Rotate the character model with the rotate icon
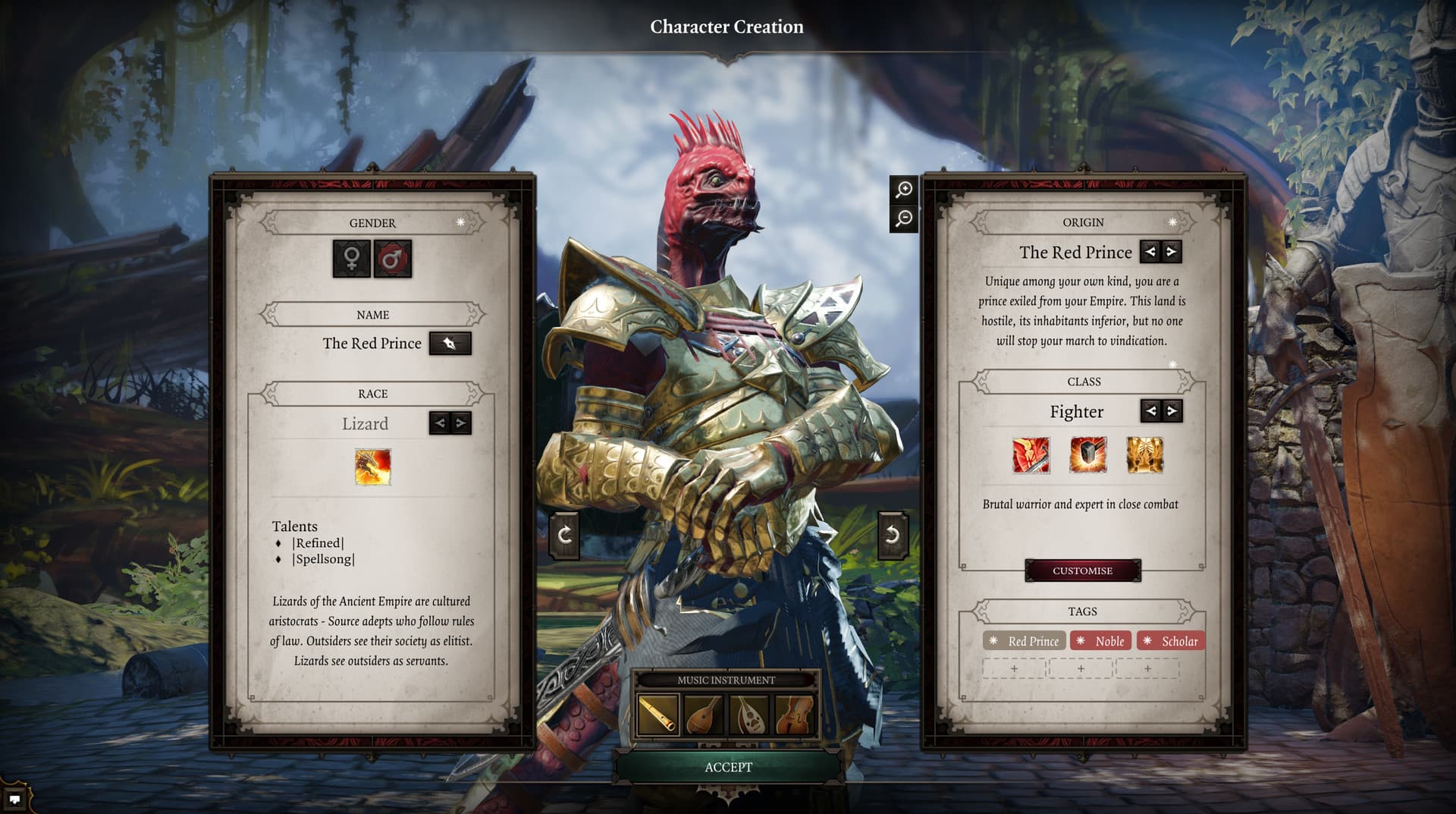The image size is (1456, 814). click(564, 533)
